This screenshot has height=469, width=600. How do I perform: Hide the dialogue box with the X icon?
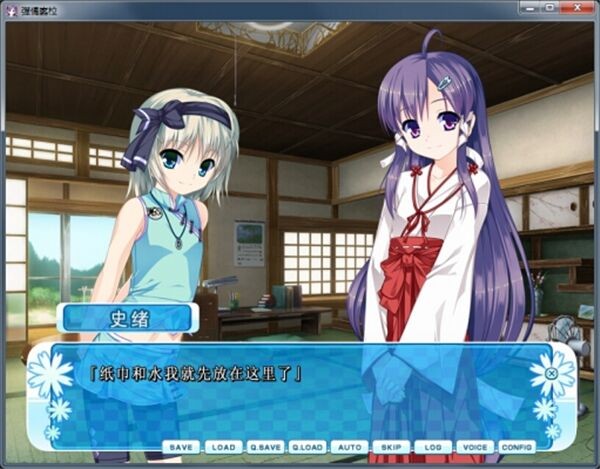(551, 375)
